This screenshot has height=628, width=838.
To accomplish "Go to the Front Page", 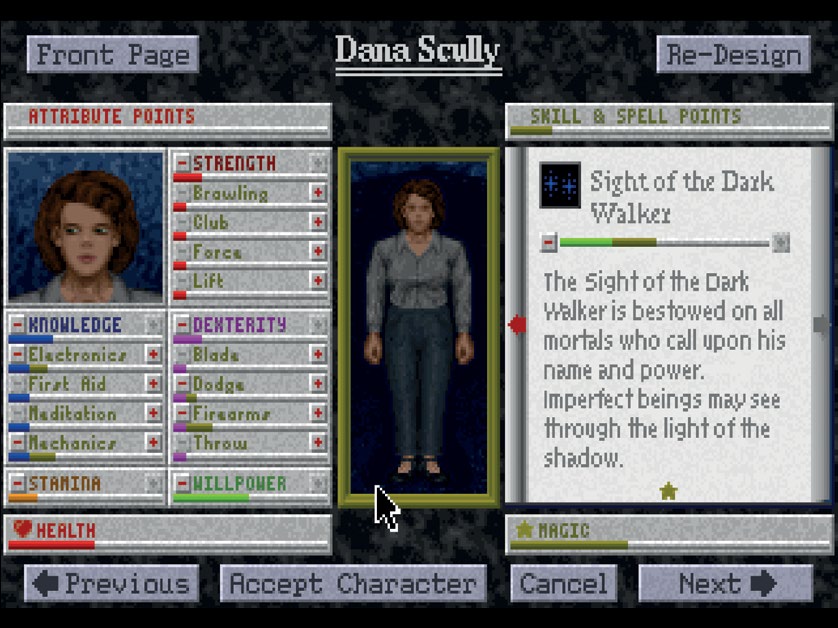I will (112, 54).
